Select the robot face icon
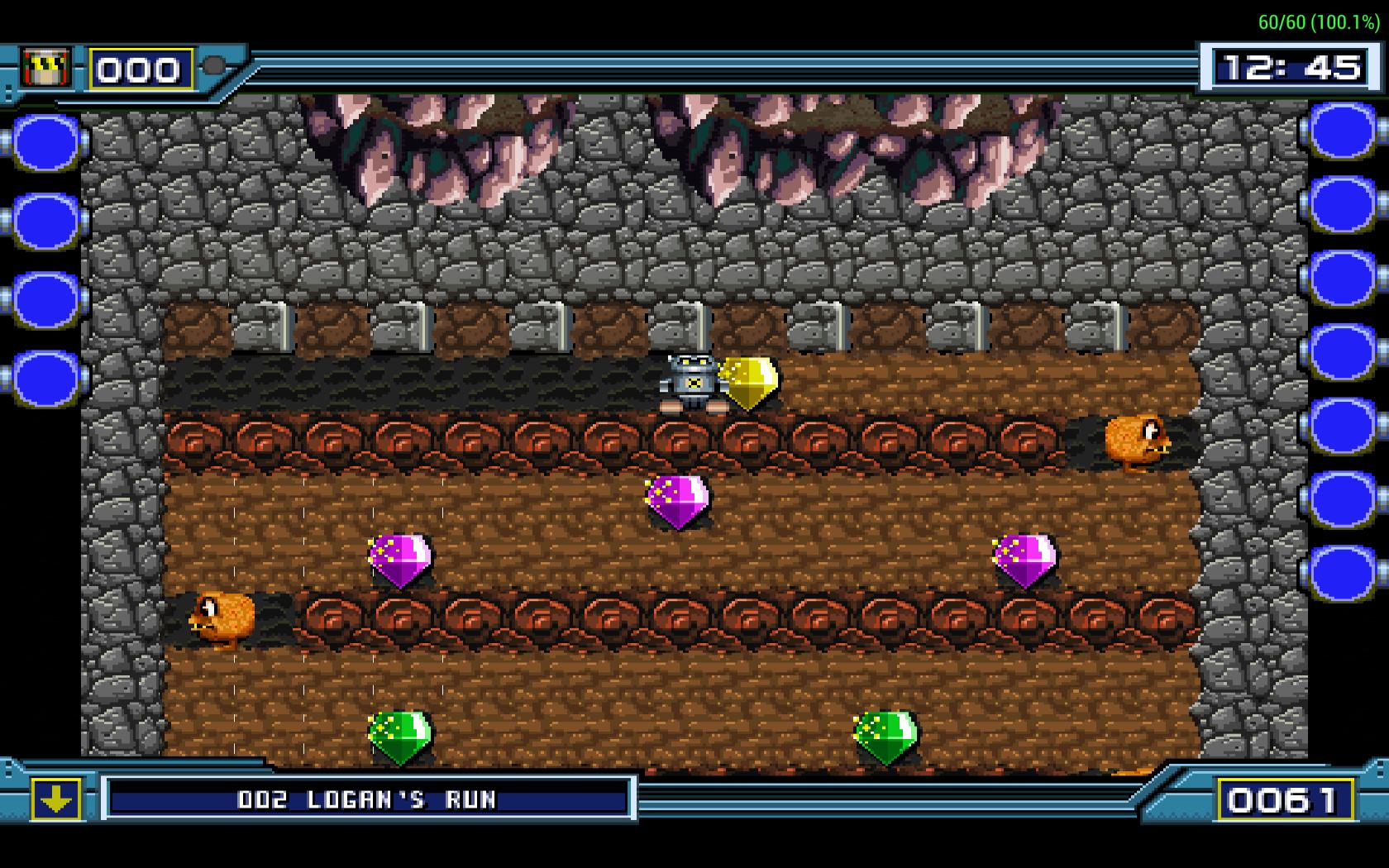1389x868 pixels. (x=46, y=68)
